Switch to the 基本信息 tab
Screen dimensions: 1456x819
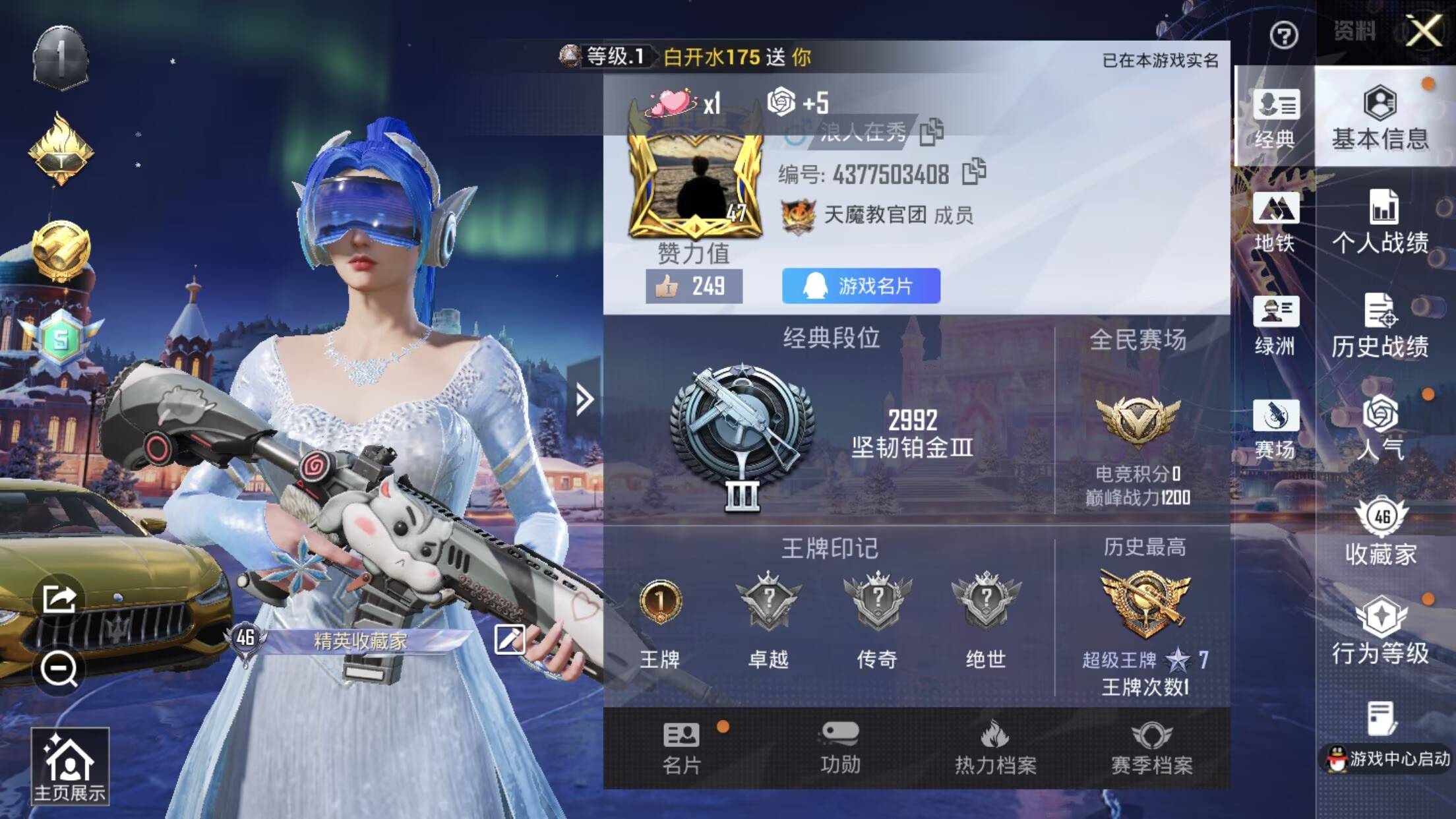tap(1380, 118)
